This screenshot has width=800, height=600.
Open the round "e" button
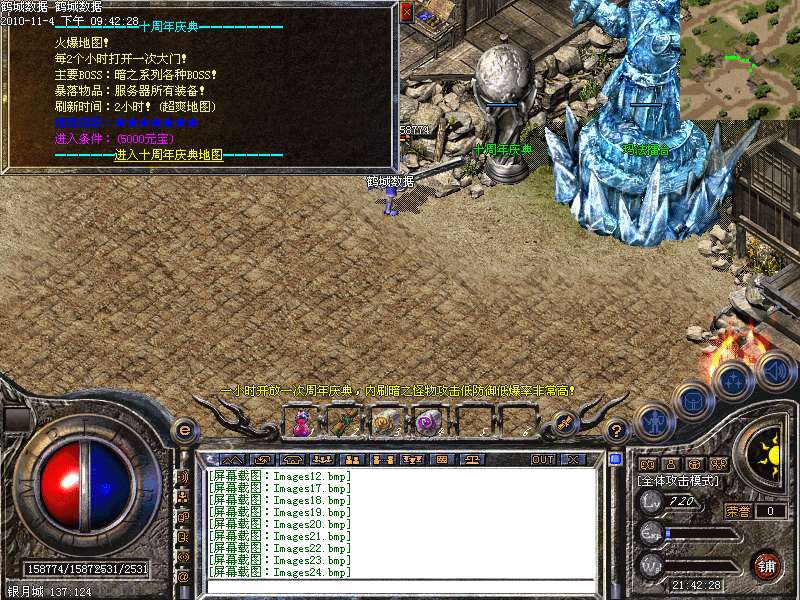pyautogui.click(x=184, y=431)
